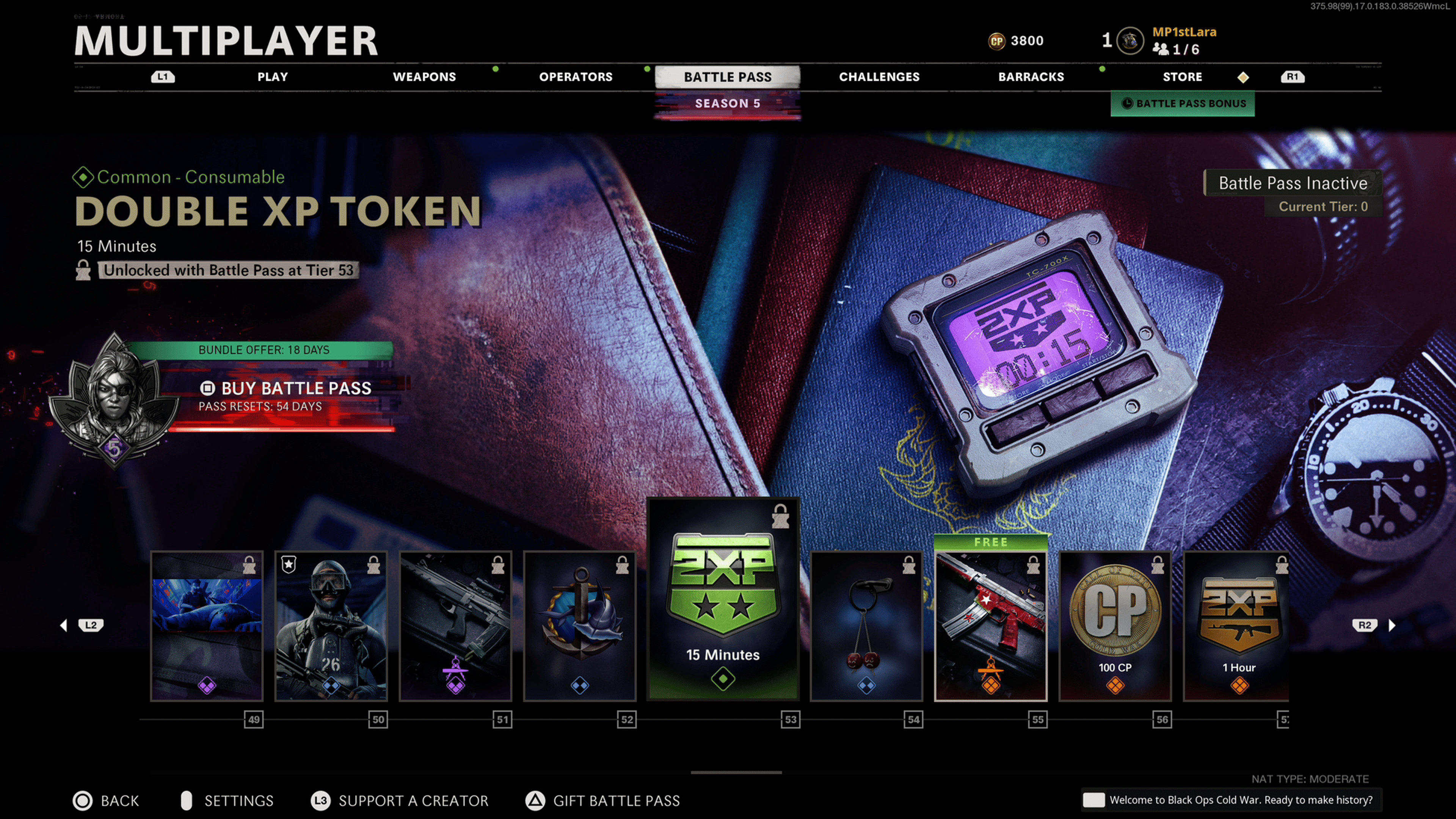Select the tier 51 weapon blueprint tile
Viewport: 1456px width, 819px height.
pos(455,626)
